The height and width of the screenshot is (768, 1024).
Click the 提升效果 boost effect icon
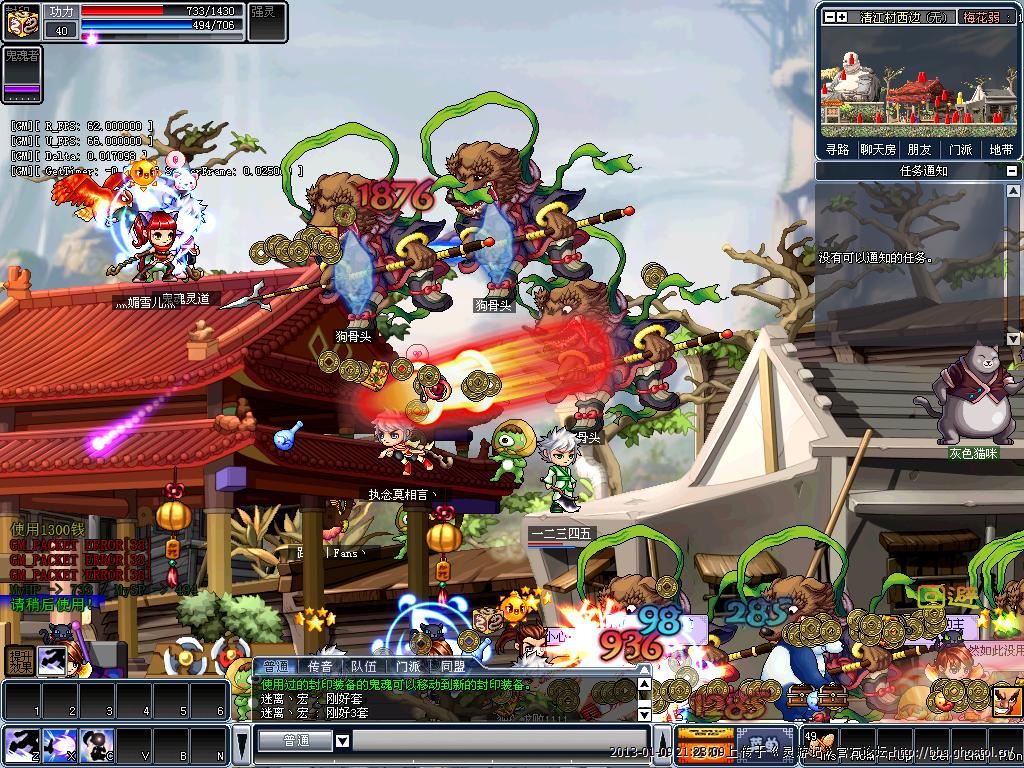click(x=19, y=660)
